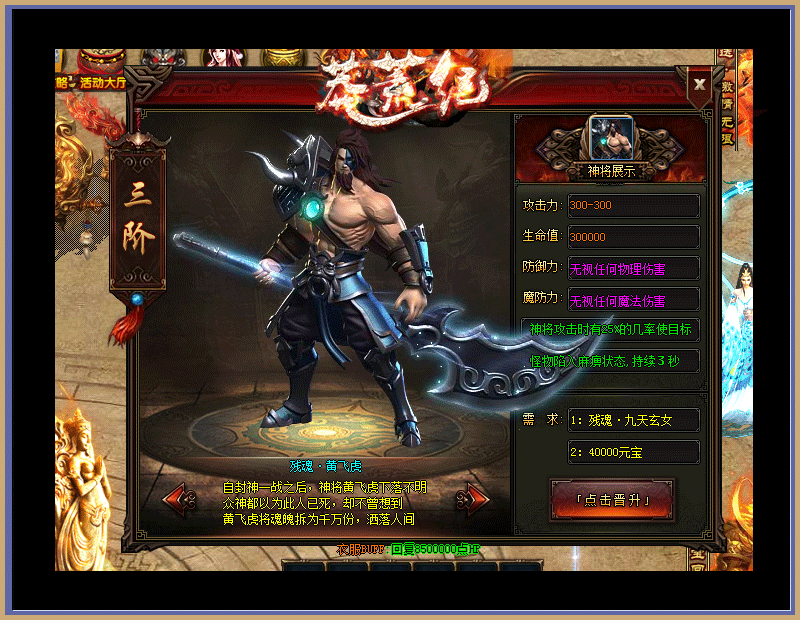Image resolution: width=800 pixels, height=620 pixels.
Task: Click the 残魂·九天玄女 requirement row
Action: pyautogui.click(x=633, y=420)
